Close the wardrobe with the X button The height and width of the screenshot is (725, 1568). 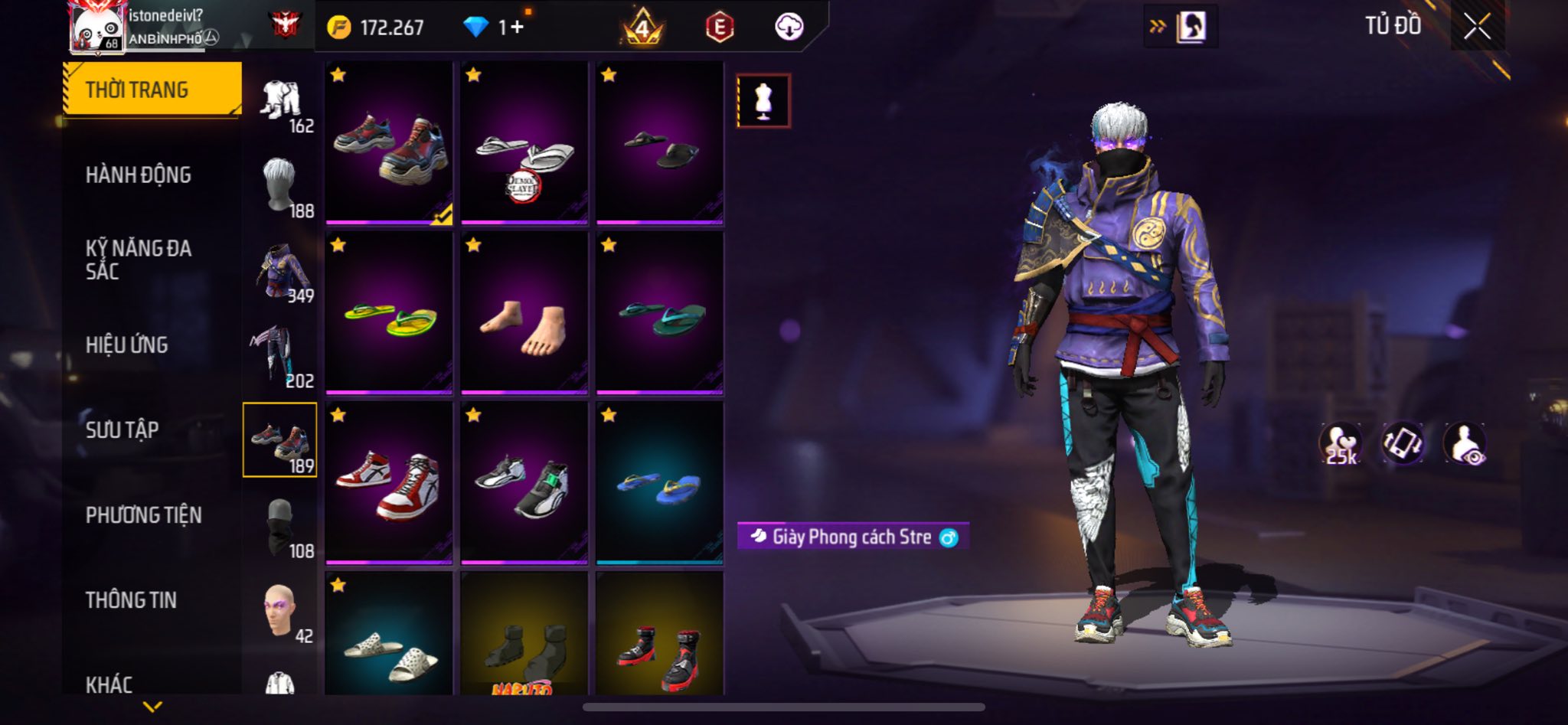pyautogui.click(x=1477, y=27)
